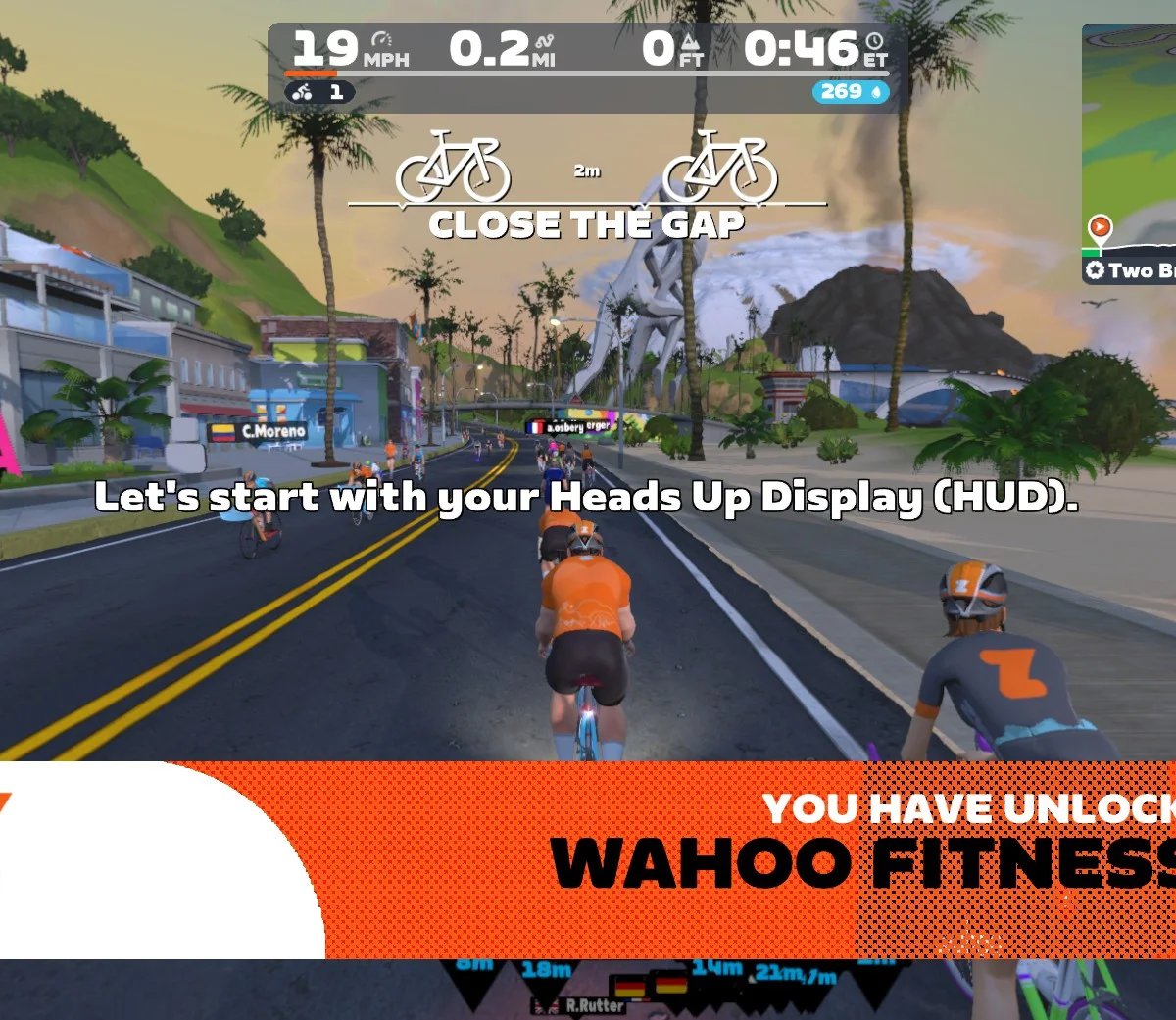Image resolution: width=1176 pixels, height=1020 pixels.
Task: Click the rider count pill with bike icon
Action: (319, 92)
